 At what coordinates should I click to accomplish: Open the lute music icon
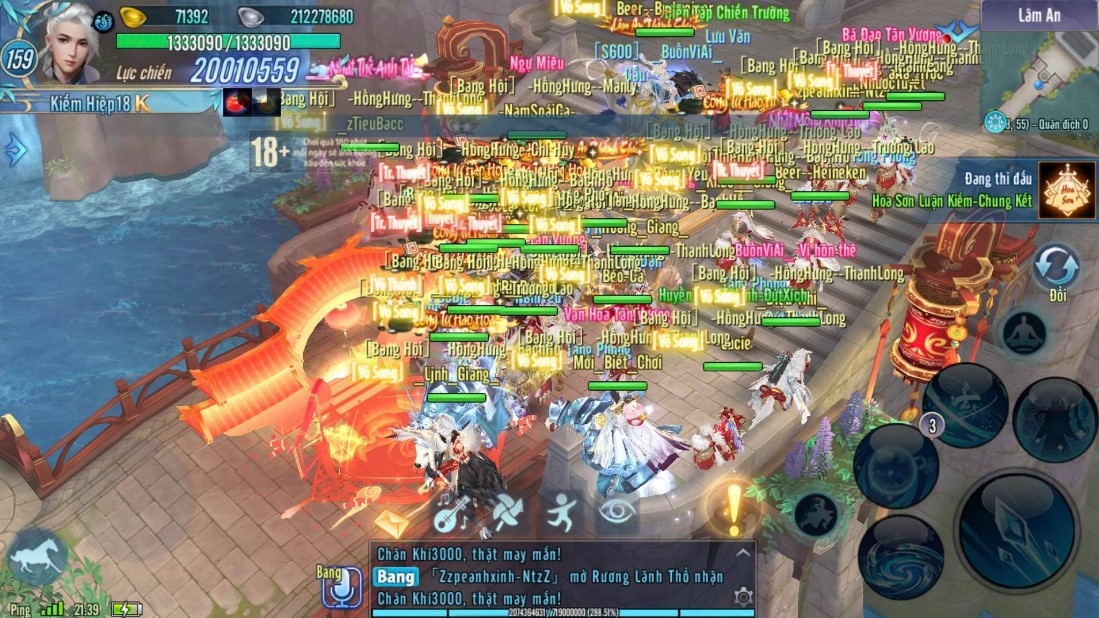pos(453,513)
